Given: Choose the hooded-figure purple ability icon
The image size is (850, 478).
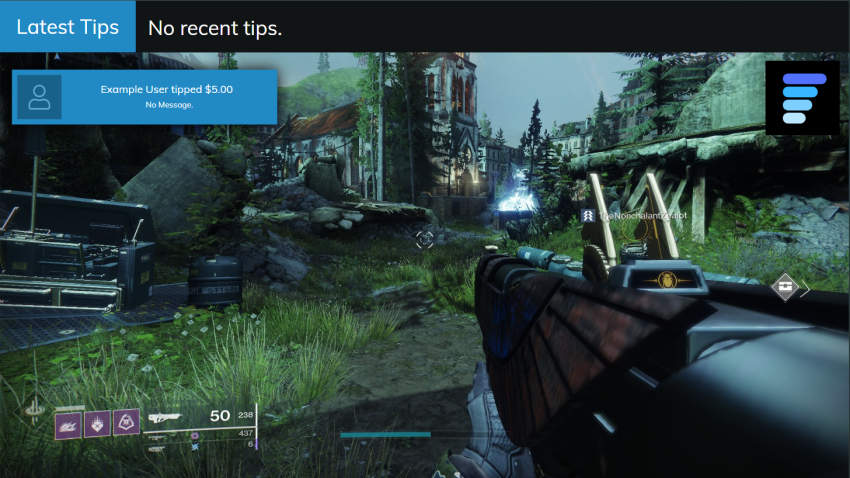Looking at the screenshot, I should (x=126, y=423).
